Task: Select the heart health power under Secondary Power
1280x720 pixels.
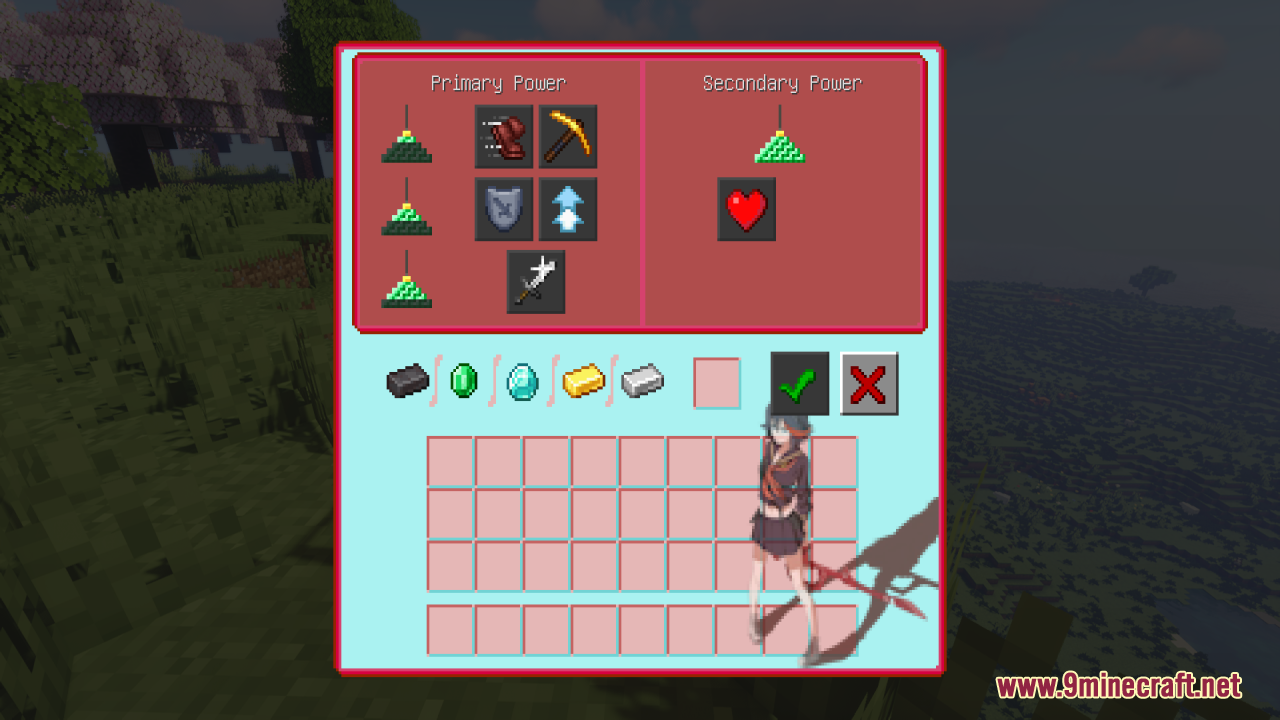Action: tap(746, 209)
